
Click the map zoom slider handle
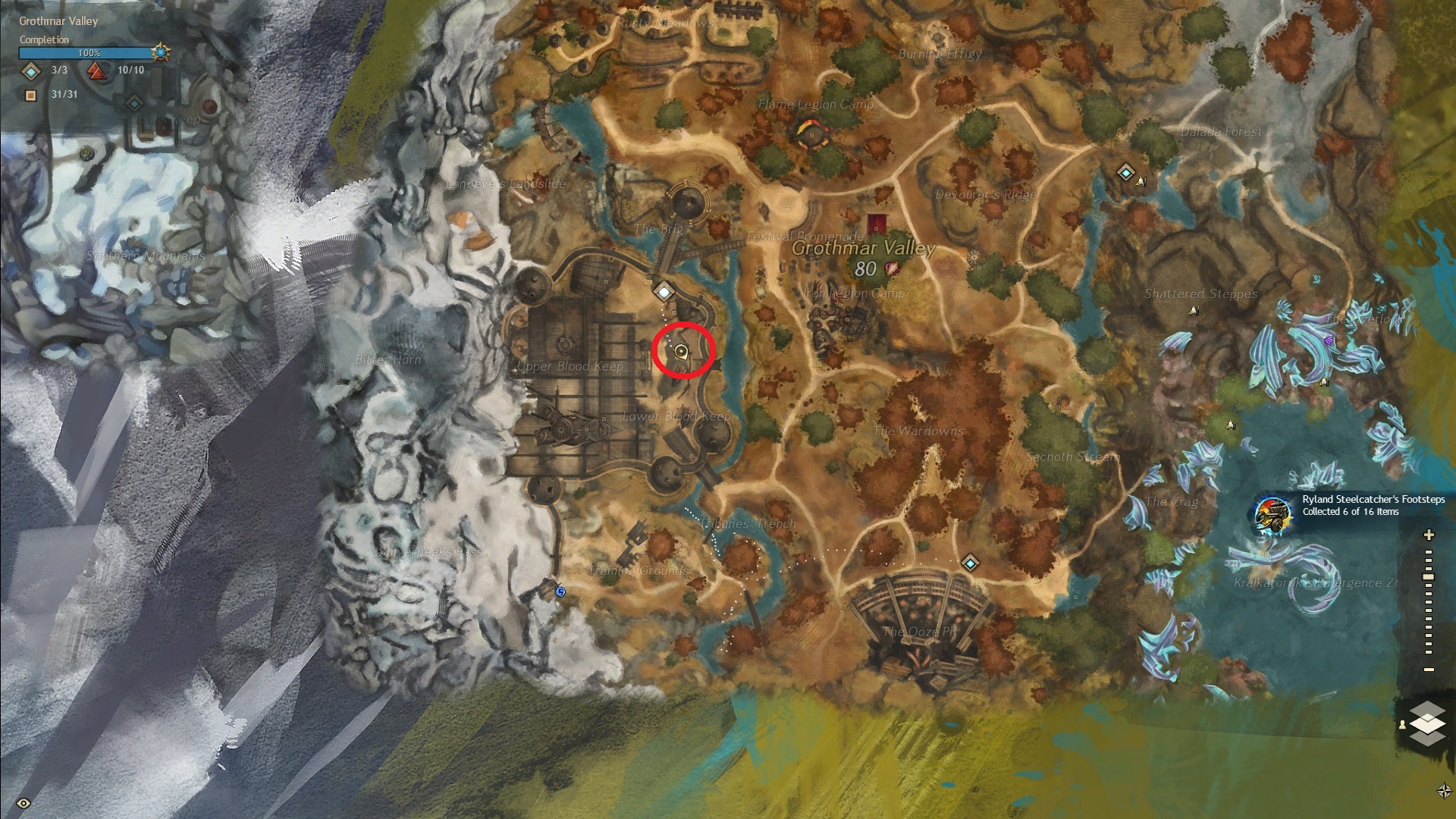1429,577
